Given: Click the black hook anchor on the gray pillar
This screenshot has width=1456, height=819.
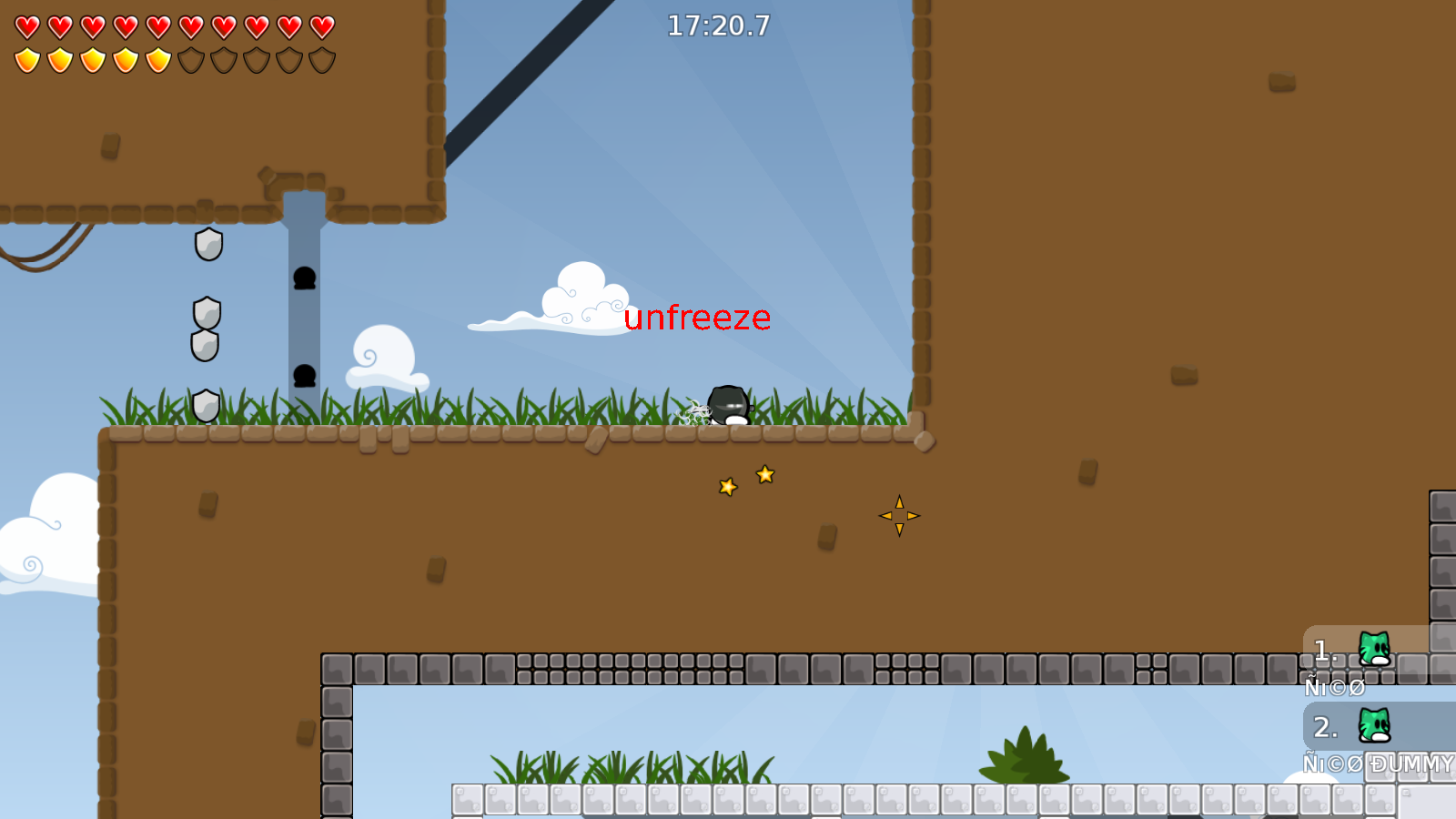Looking at the screenshot, I should pyautogui.click(x=305, y=278).
